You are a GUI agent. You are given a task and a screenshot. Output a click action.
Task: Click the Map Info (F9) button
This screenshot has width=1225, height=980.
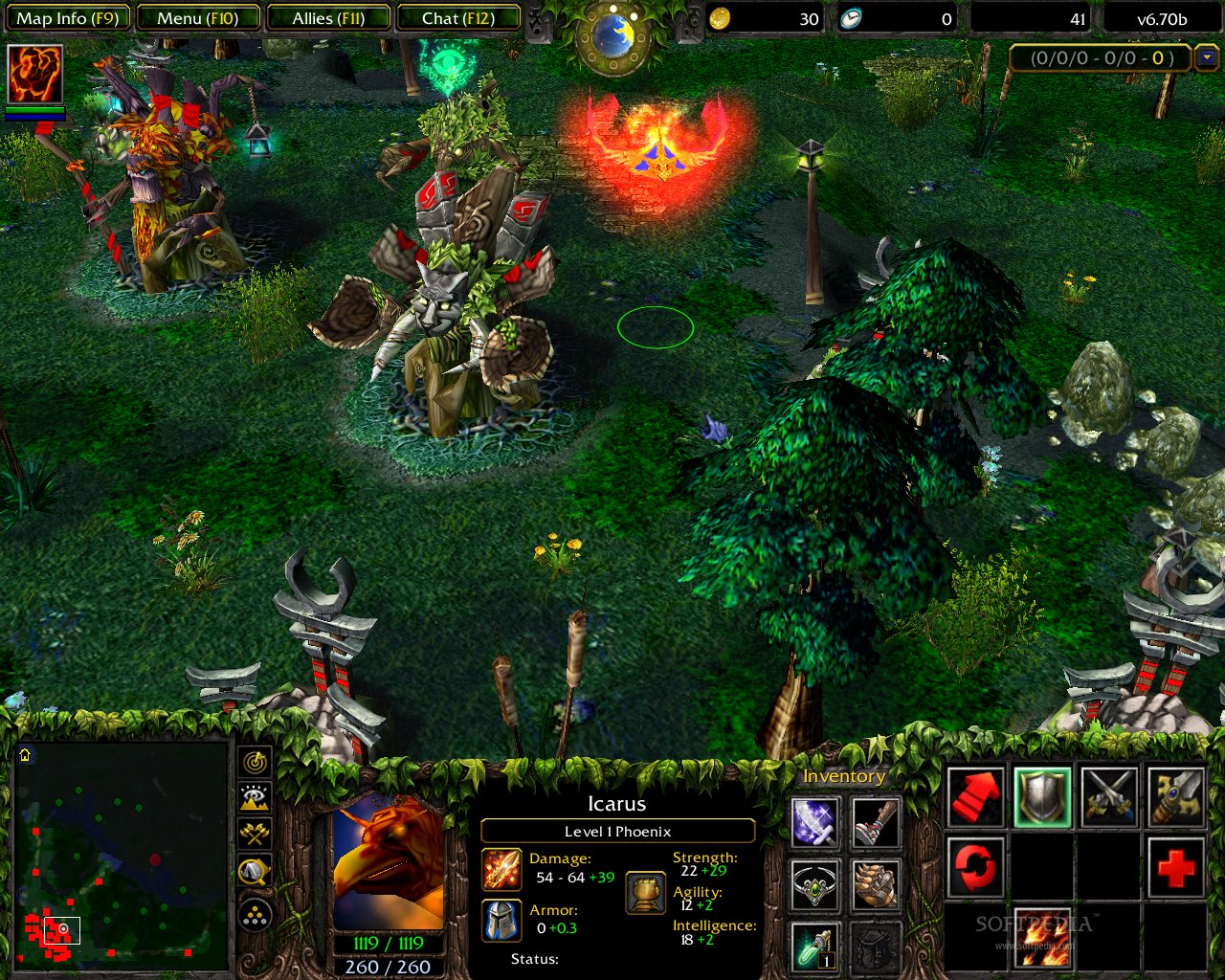(x=66, y=17)
